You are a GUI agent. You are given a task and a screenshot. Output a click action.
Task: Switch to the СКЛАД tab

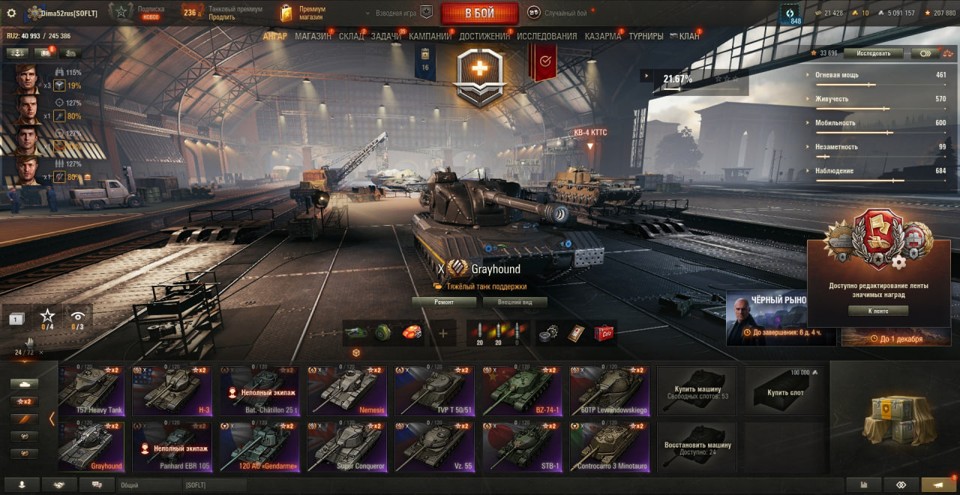point(351,36)
